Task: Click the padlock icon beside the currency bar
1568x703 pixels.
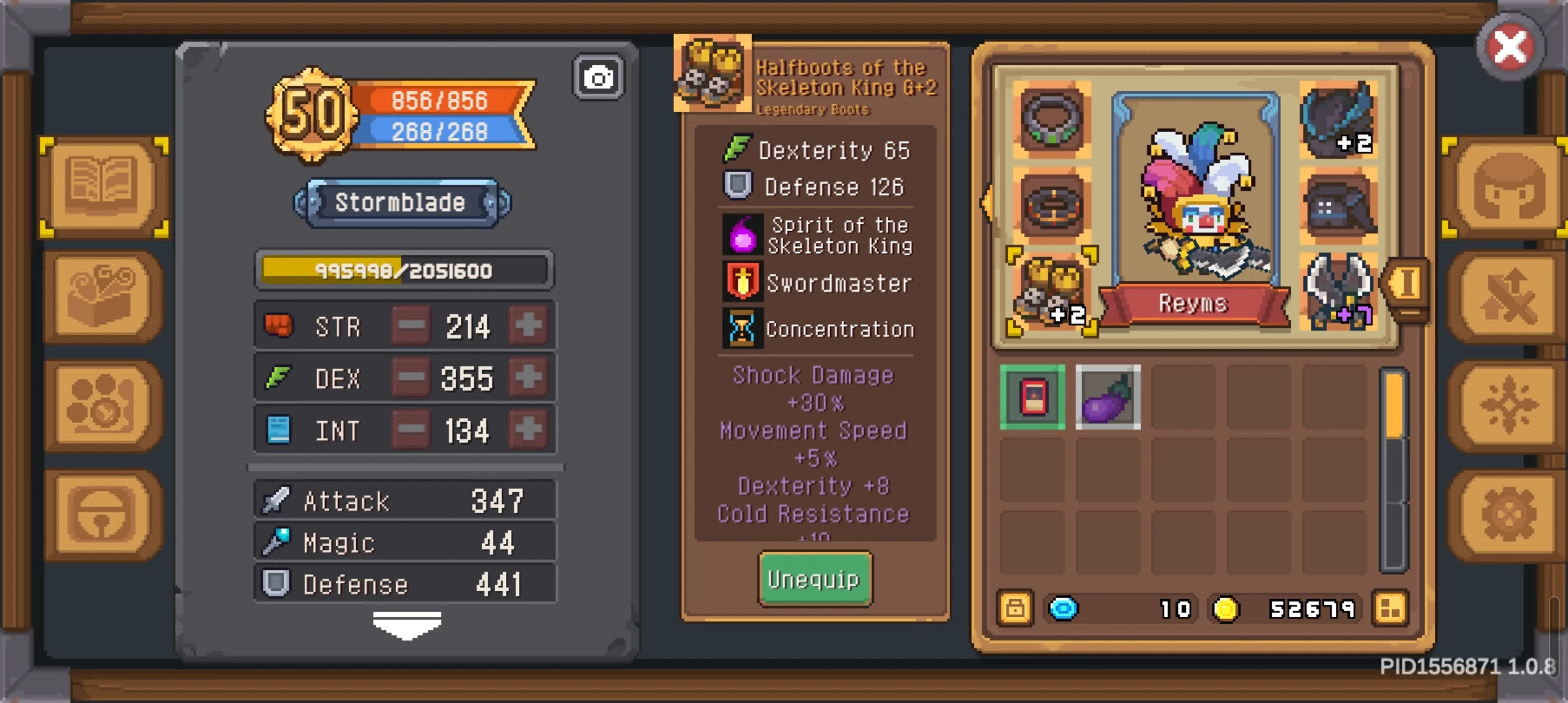Action: point(1016,609)
